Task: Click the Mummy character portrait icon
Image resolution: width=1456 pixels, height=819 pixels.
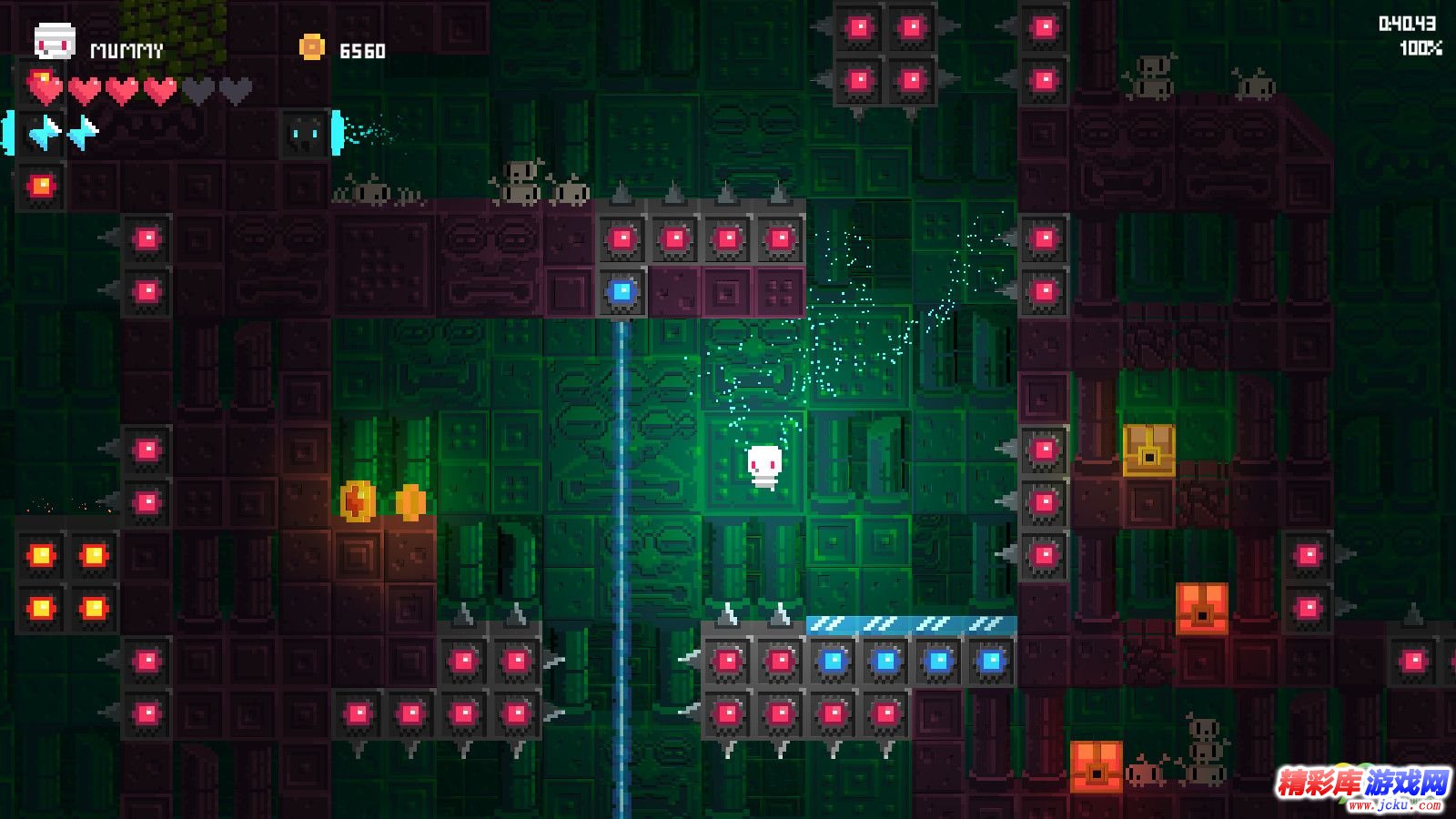Action: click(x=54, y=42)
